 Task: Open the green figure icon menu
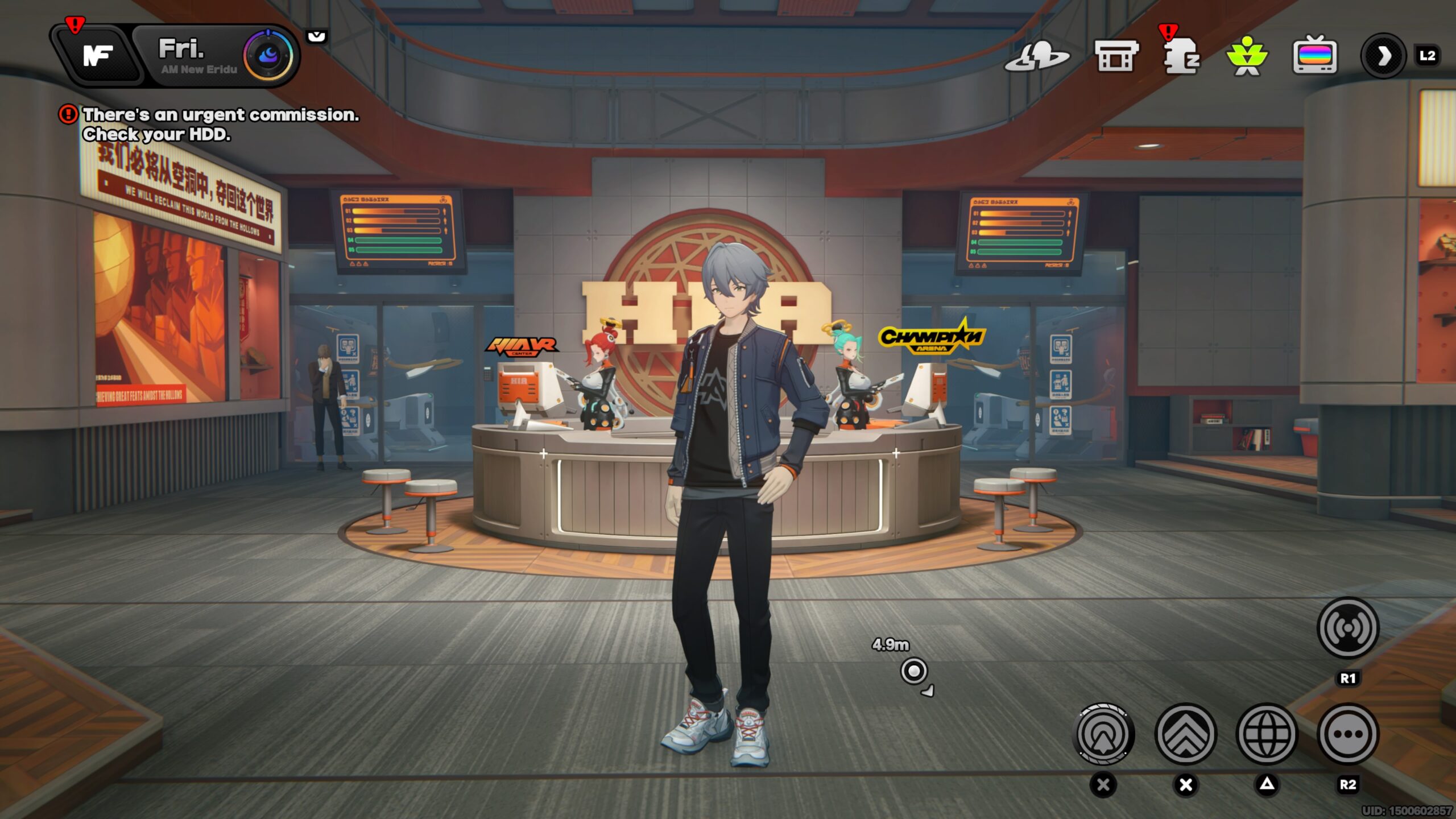[x=1247, y=57]
